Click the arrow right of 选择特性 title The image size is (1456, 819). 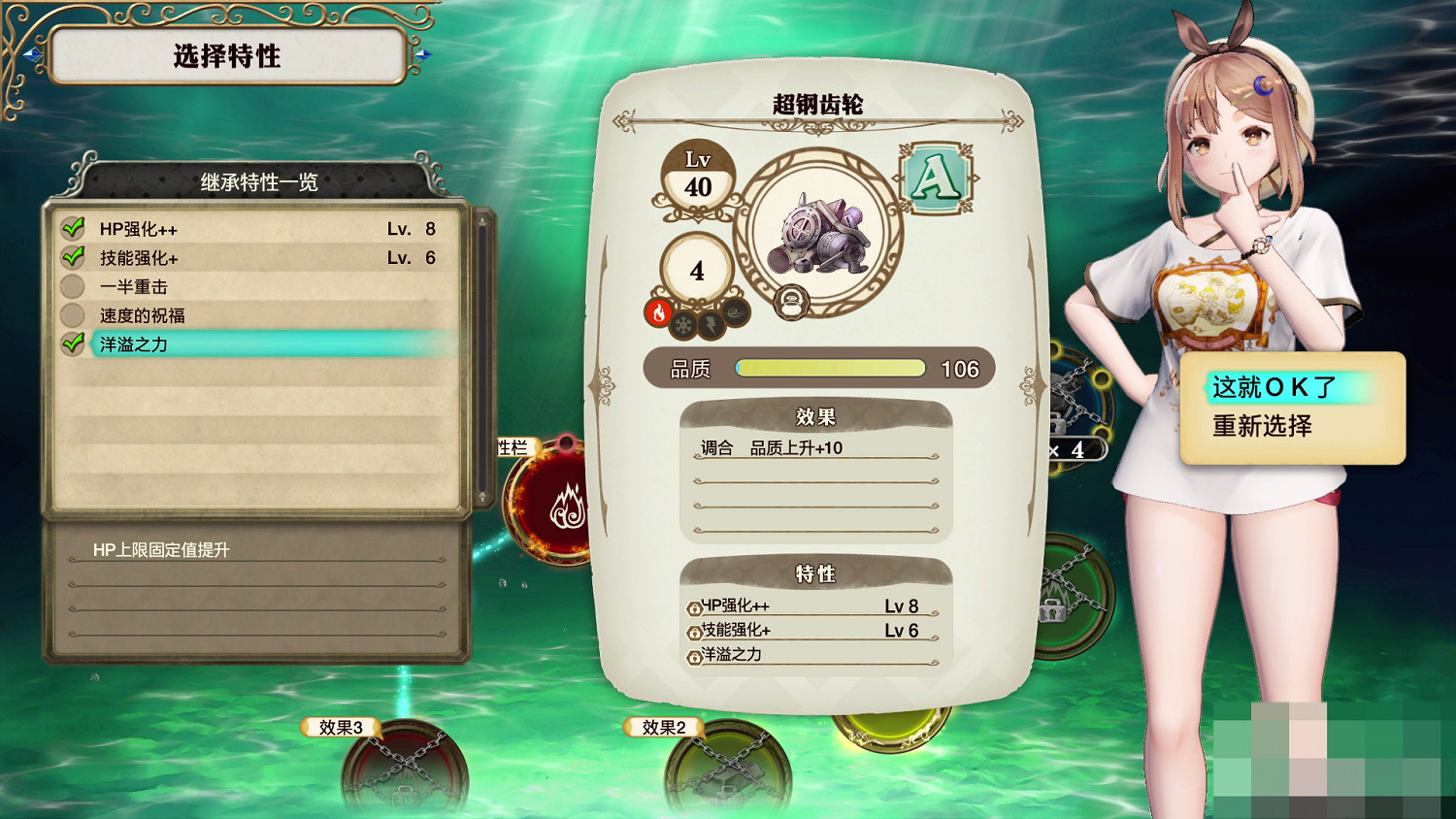421,55
